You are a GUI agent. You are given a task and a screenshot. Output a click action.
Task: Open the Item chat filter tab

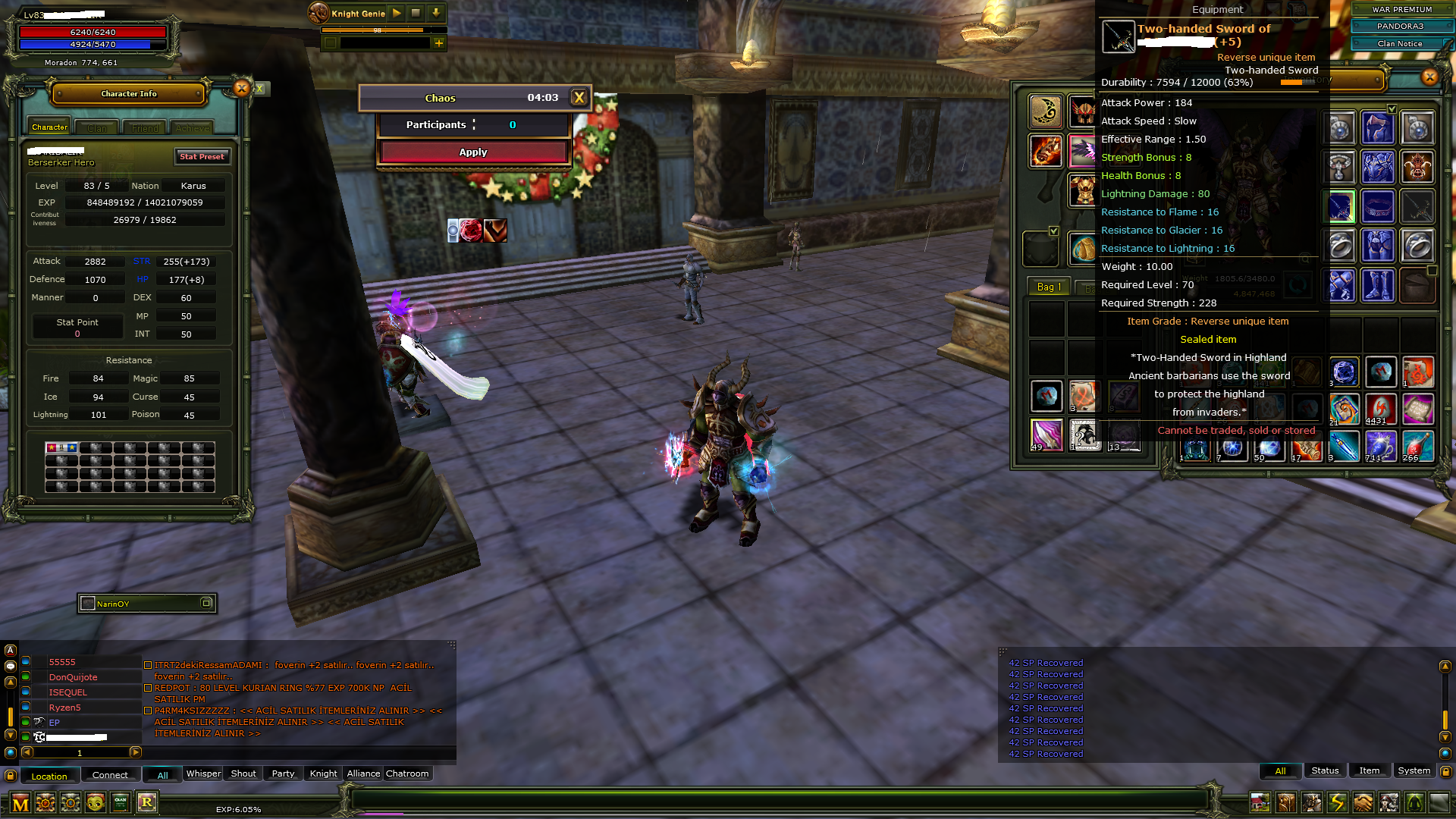[x=1370, y=770]
